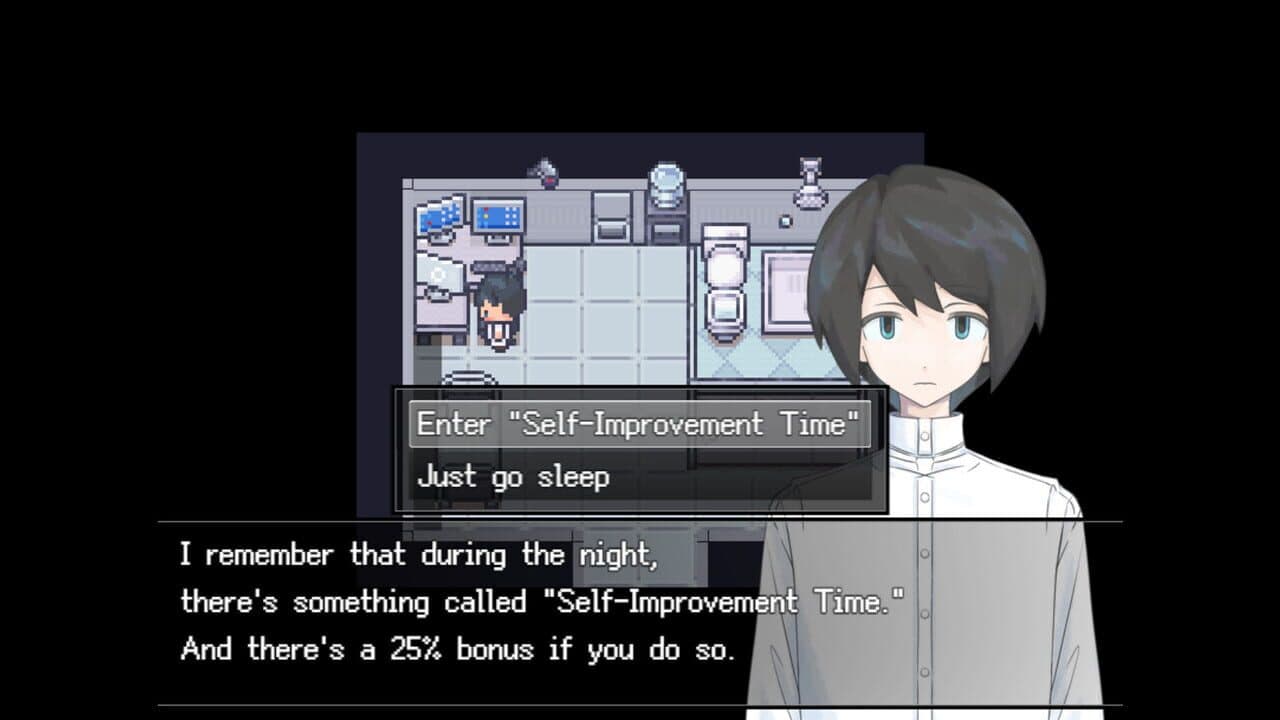The image size is (1280, 720).
Task: Click the soap block on the bathroom wall
Action: coord(784,223)
